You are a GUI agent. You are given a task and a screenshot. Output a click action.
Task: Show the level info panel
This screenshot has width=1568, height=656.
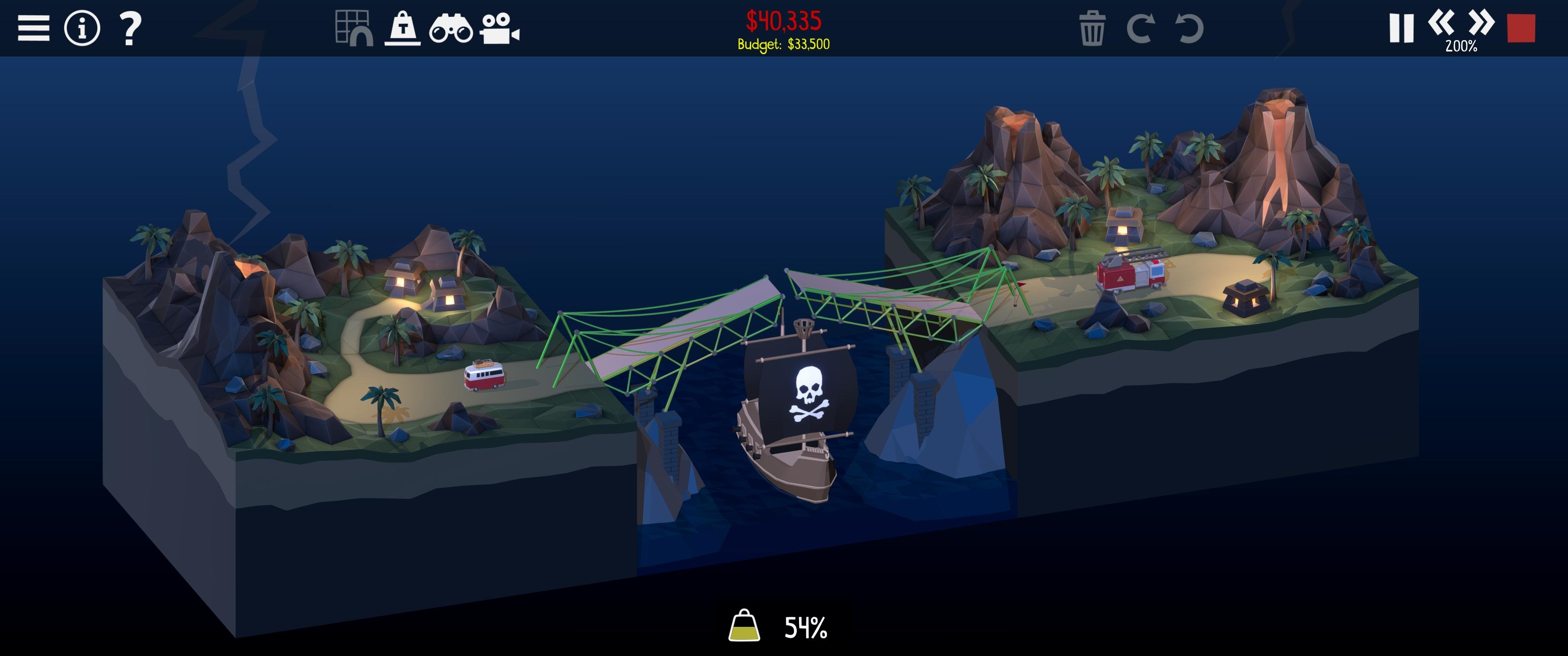(82, 28)
